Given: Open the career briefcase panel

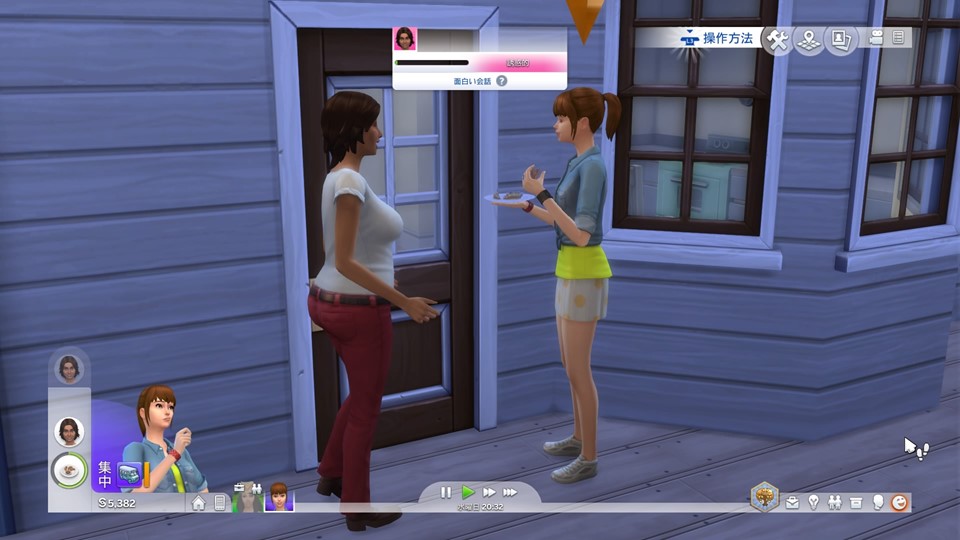Looking at the screenshot, I should [x=792, y=502].
